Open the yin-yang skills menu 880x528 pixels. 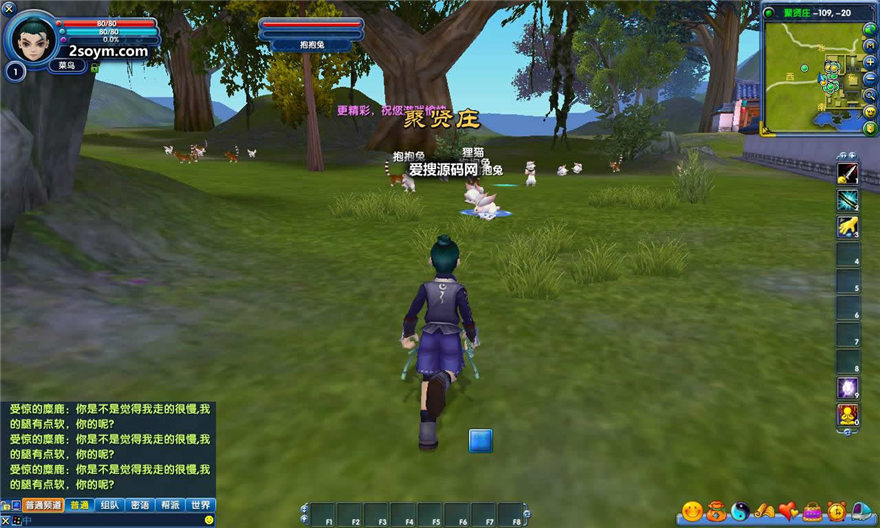740,511
